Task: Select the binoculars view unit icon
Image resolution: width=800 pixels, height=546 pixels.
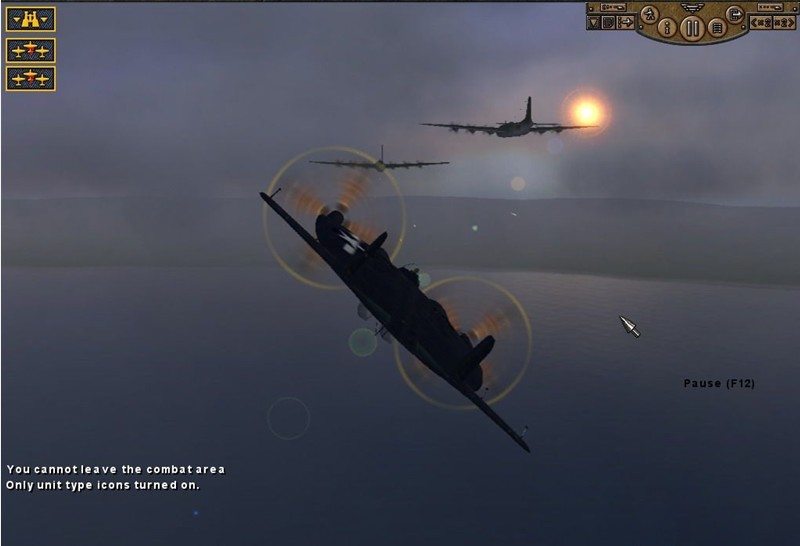Action: [30, 19]
